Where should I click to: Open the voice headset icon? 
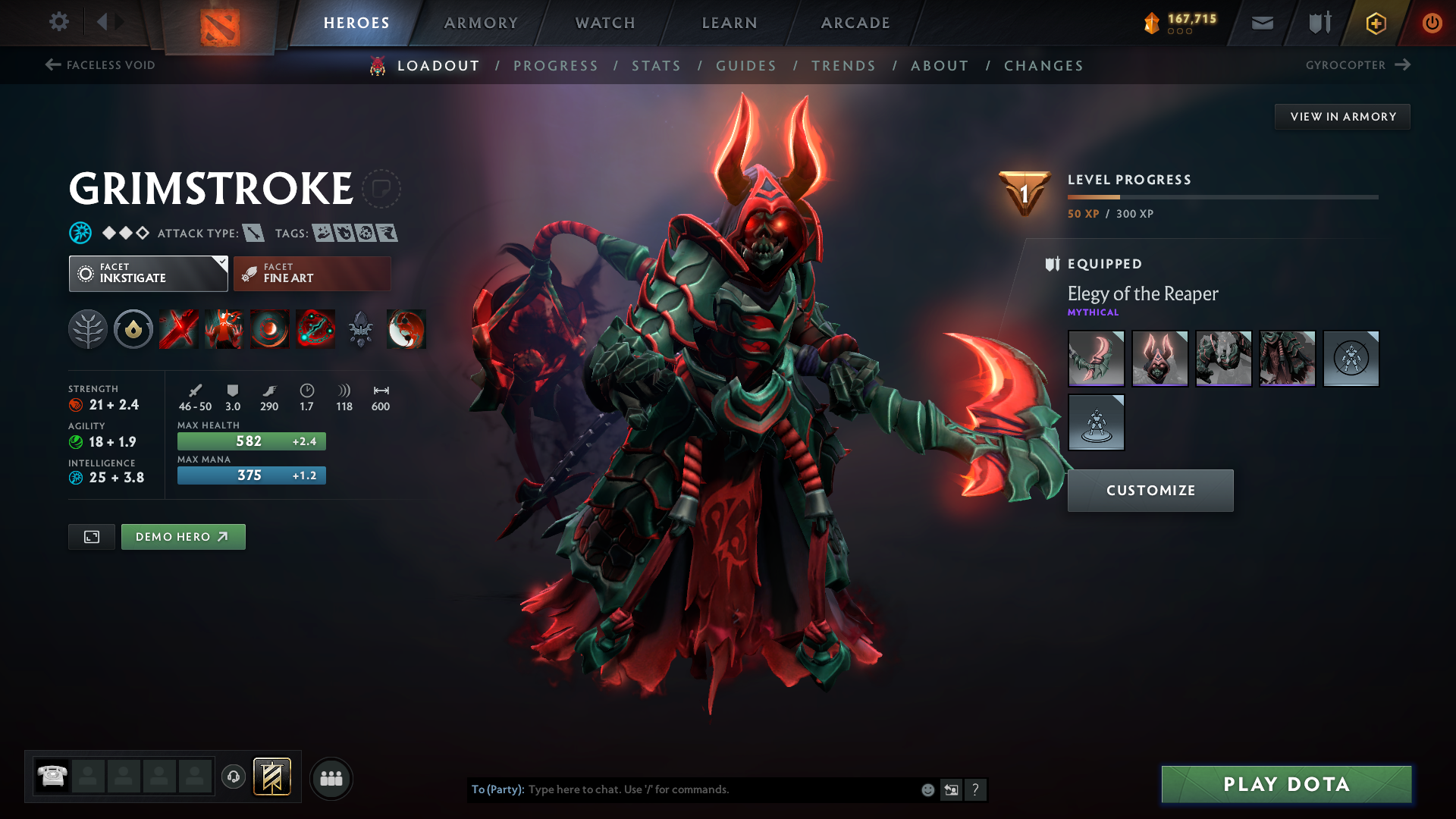click(233, 777)
